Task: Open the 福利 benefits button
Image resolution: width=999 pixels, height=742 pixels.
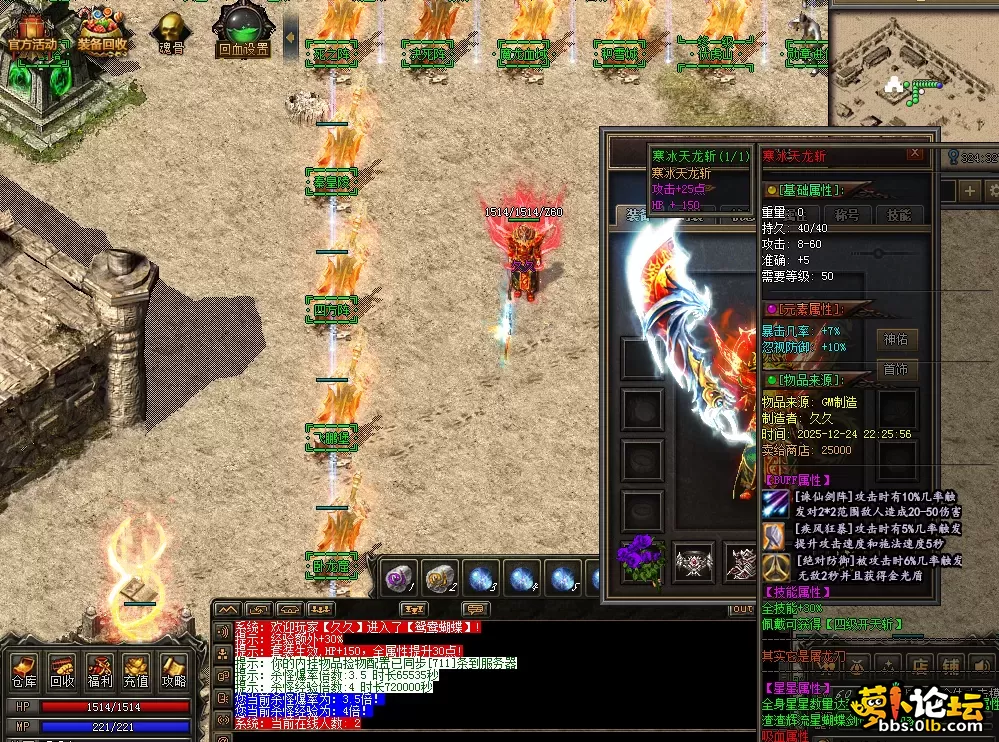Action: 99,670
